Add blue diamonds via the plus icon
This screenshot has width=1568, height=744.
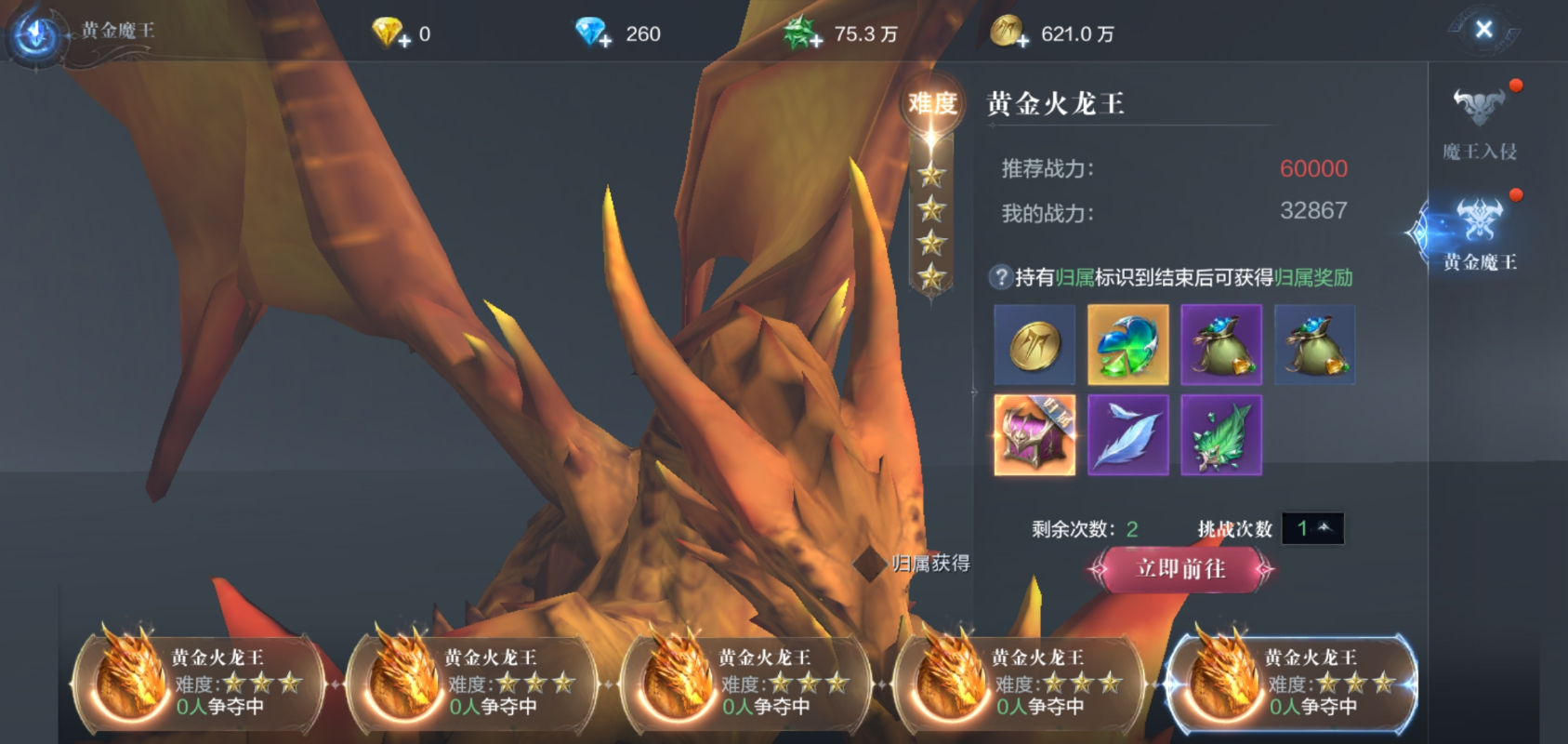605,41
